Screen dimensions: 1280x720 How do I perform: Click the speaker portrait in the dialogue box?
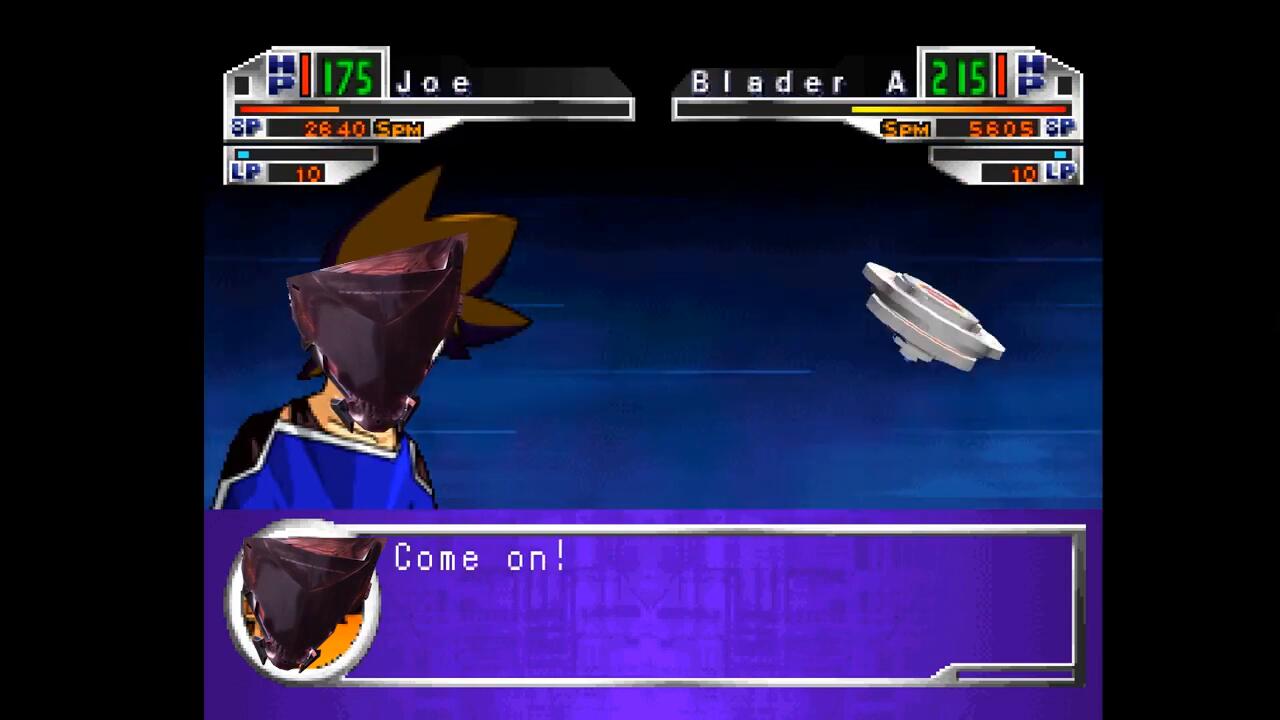point(304,601)
